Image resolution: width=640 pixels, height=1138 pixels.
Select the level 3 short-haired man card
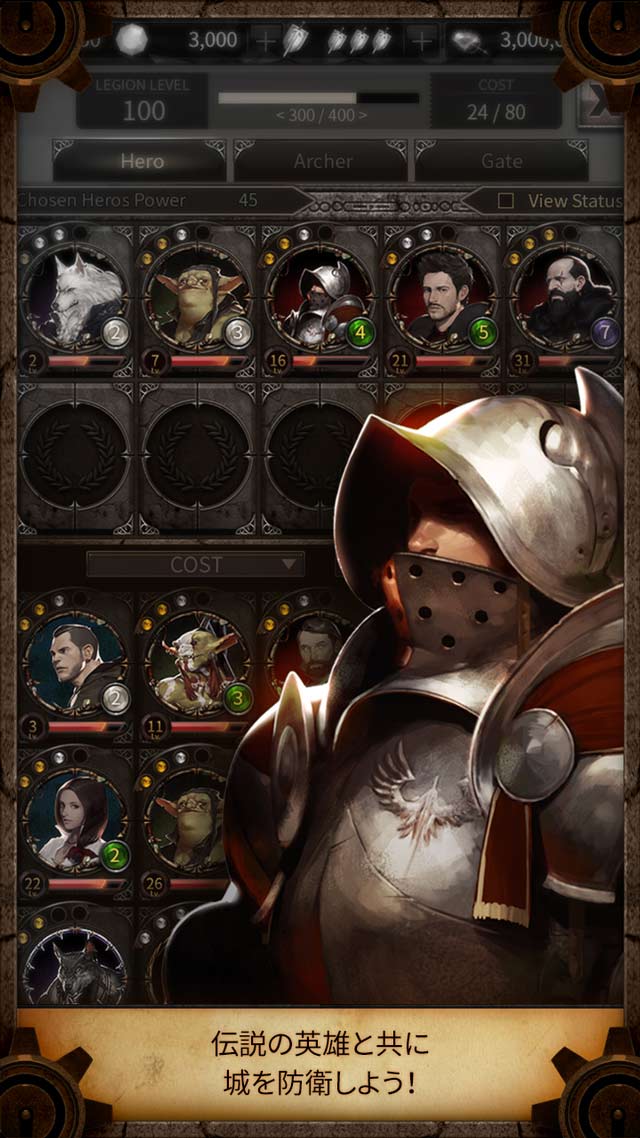click(76, 660)
